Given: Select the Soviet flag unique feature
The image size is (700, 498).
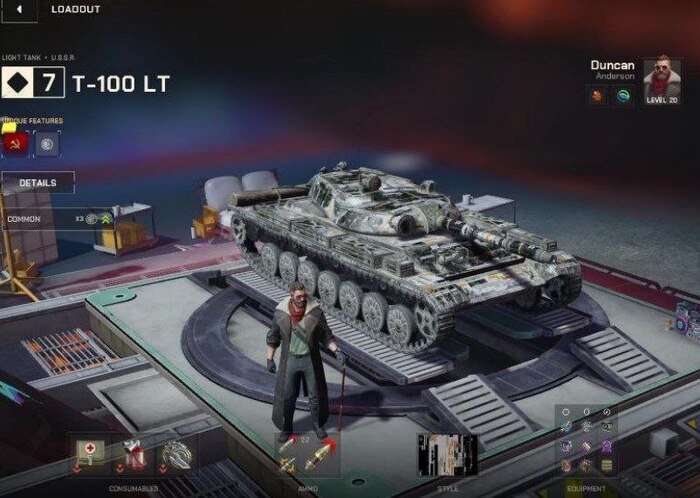Looking at the screenshot, I should [x=16, y=144].
